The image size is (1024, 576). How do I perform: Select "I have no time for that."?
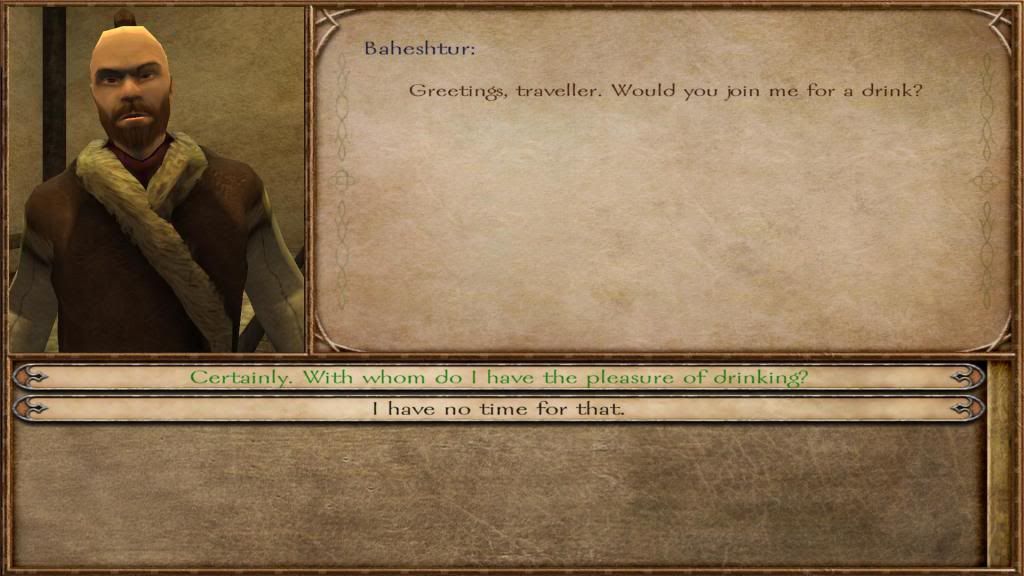498,408
